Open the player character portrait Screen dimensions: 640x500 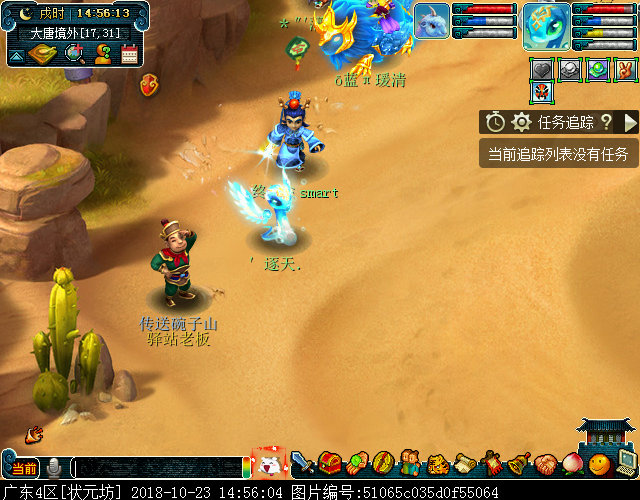pos(546,24)
